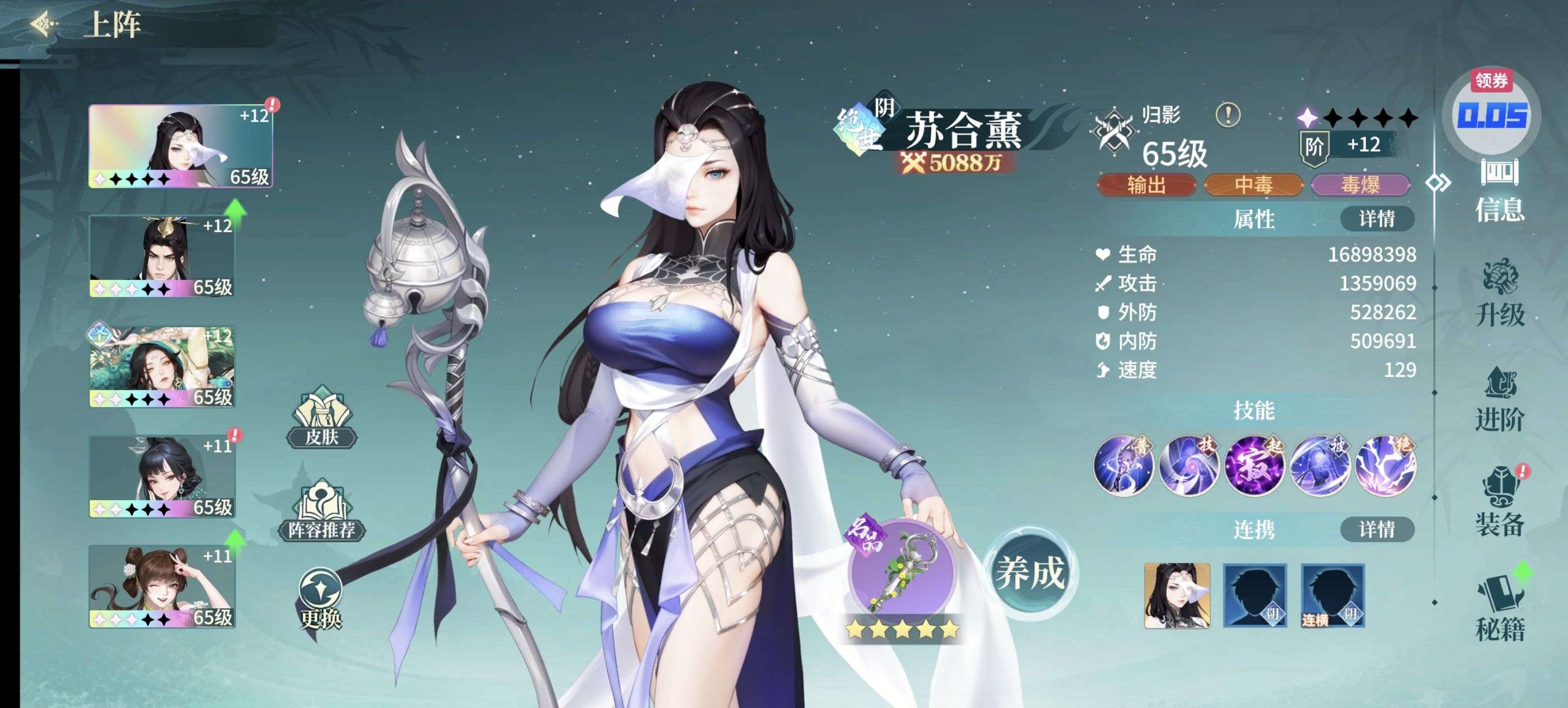Screen dimensions: 1568x708
Task: Open 属性 attribute 详情 details
Action: (x=1376, y=219)
